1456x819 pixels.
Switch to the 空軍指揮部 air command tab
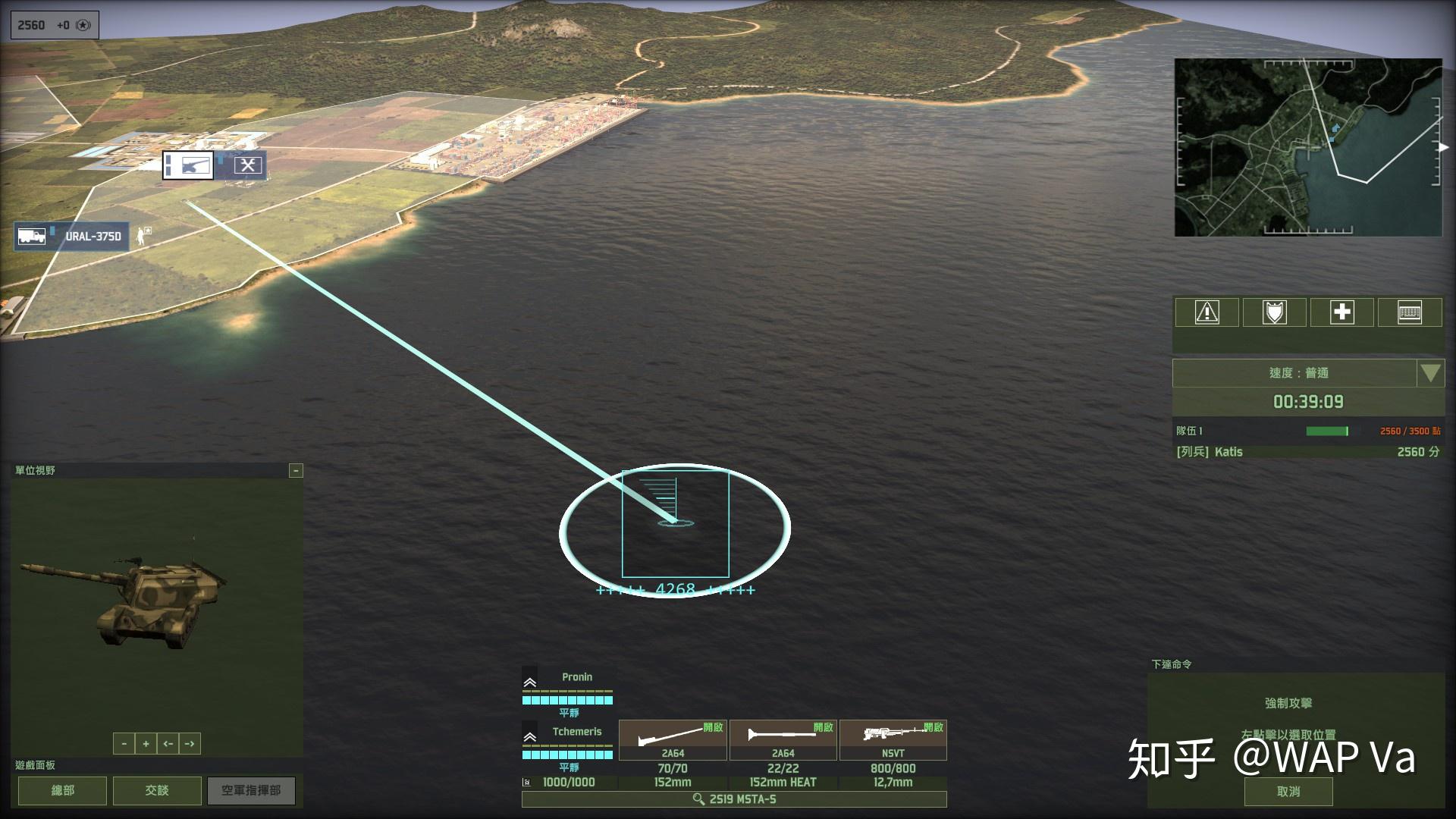tap(251, 790)
